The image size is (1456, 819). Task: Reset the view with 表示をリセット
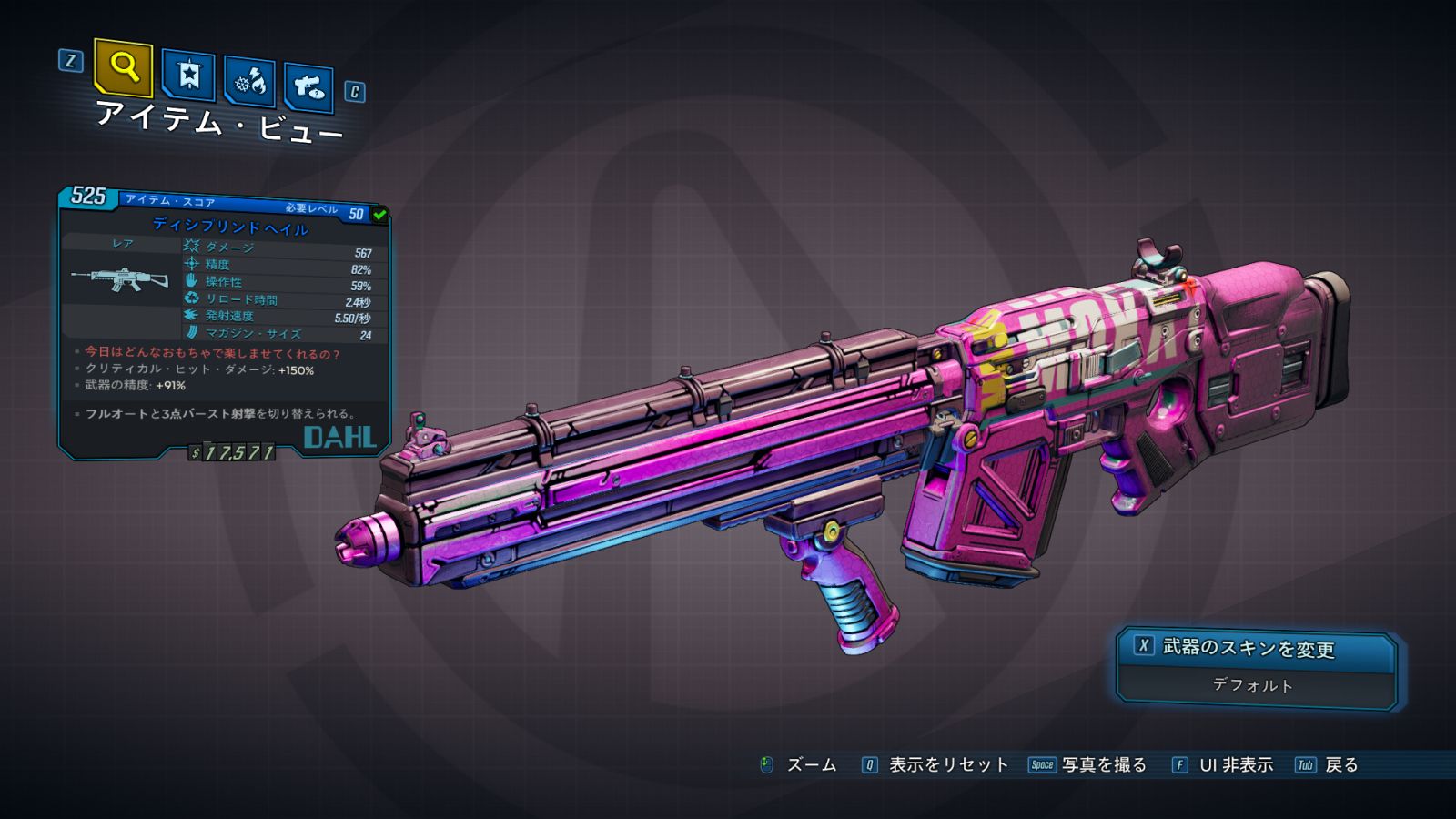936,765
